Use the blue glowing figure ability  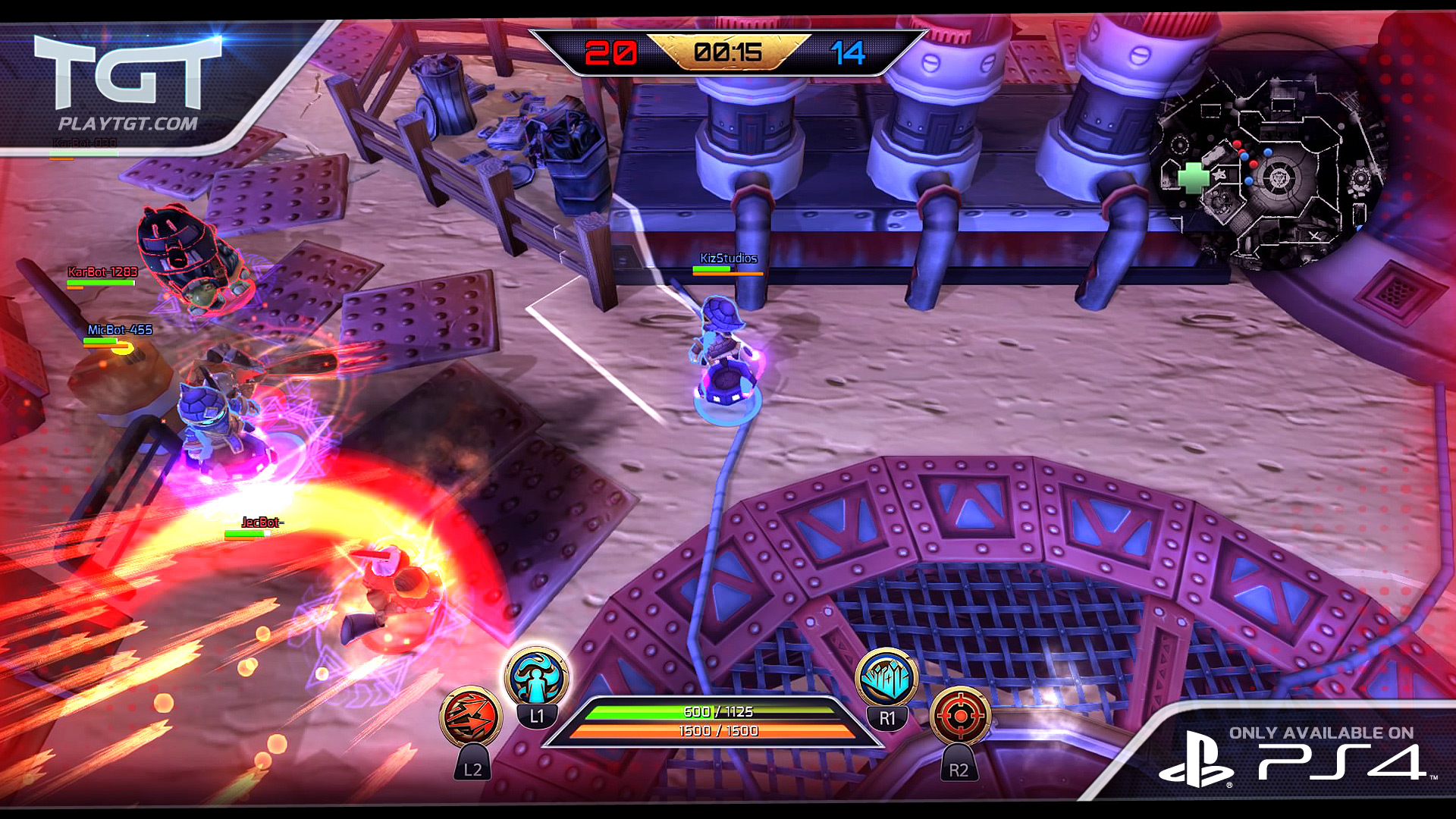pos(537,677)
